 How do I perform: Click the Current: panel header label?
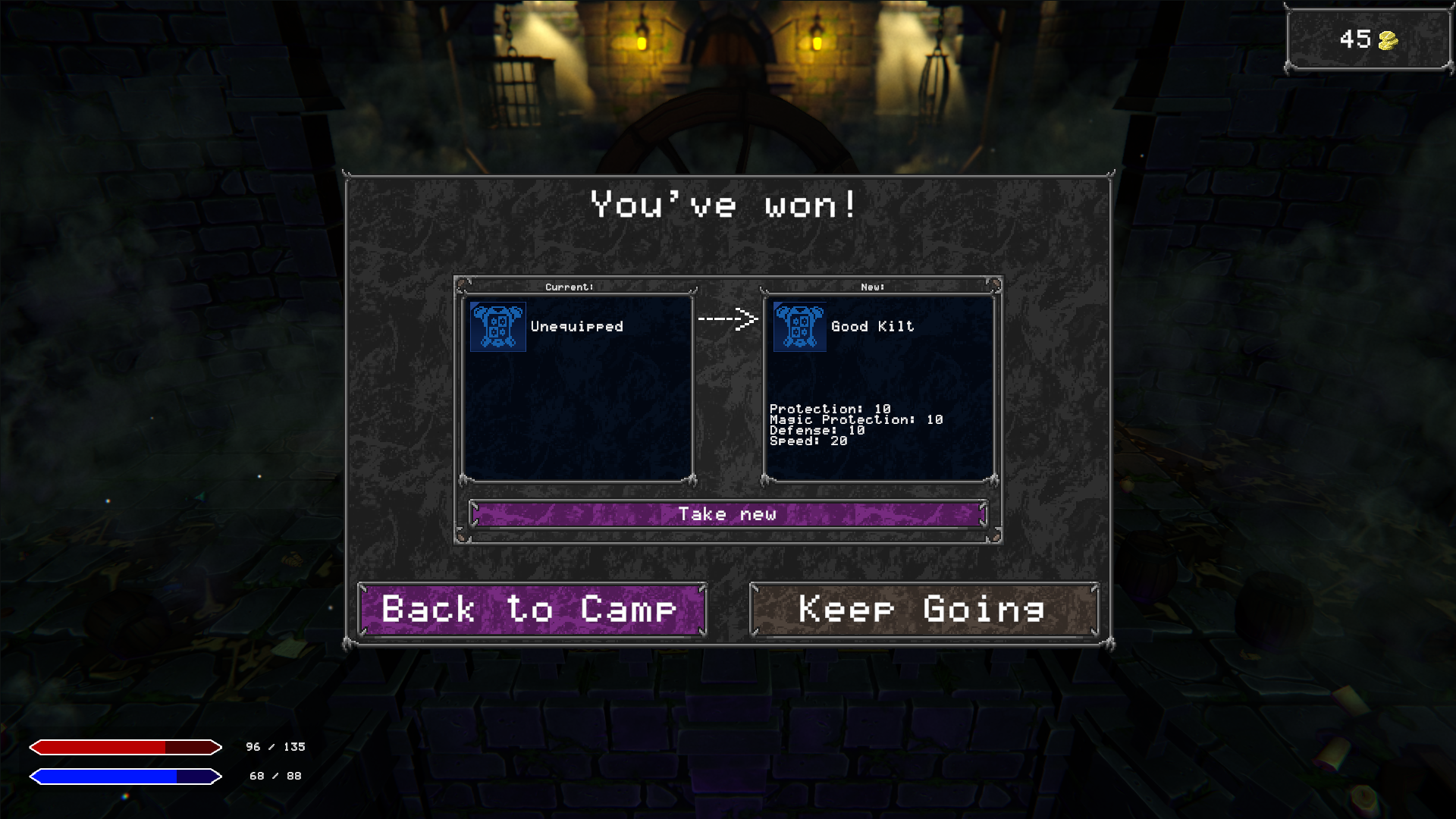coord(569,287)
